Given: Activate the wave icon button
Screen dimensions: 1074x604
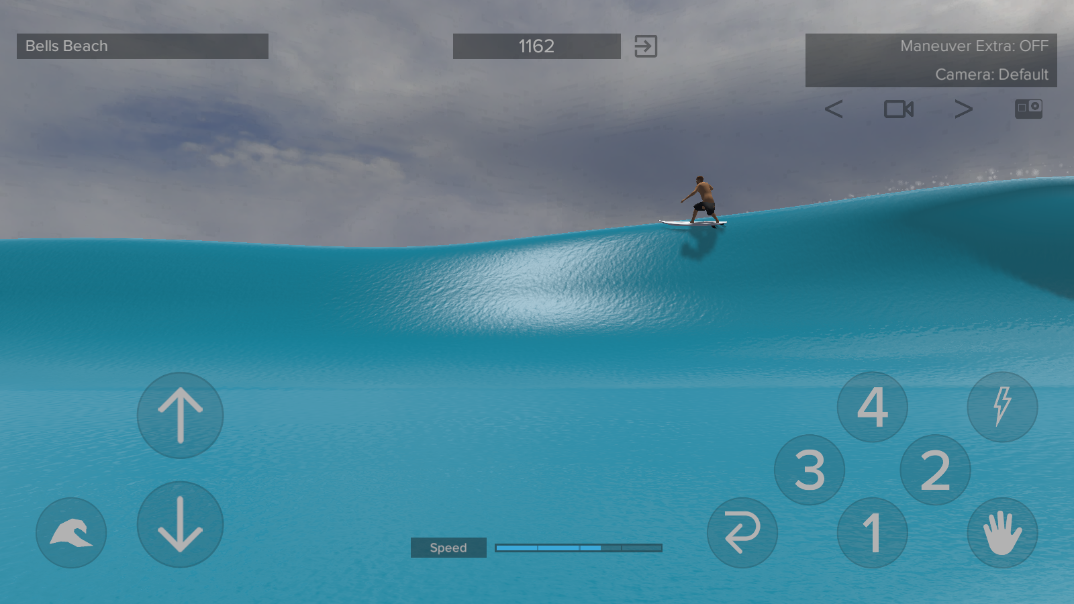Looking at the screenshot, I should [x=71, y=533].
